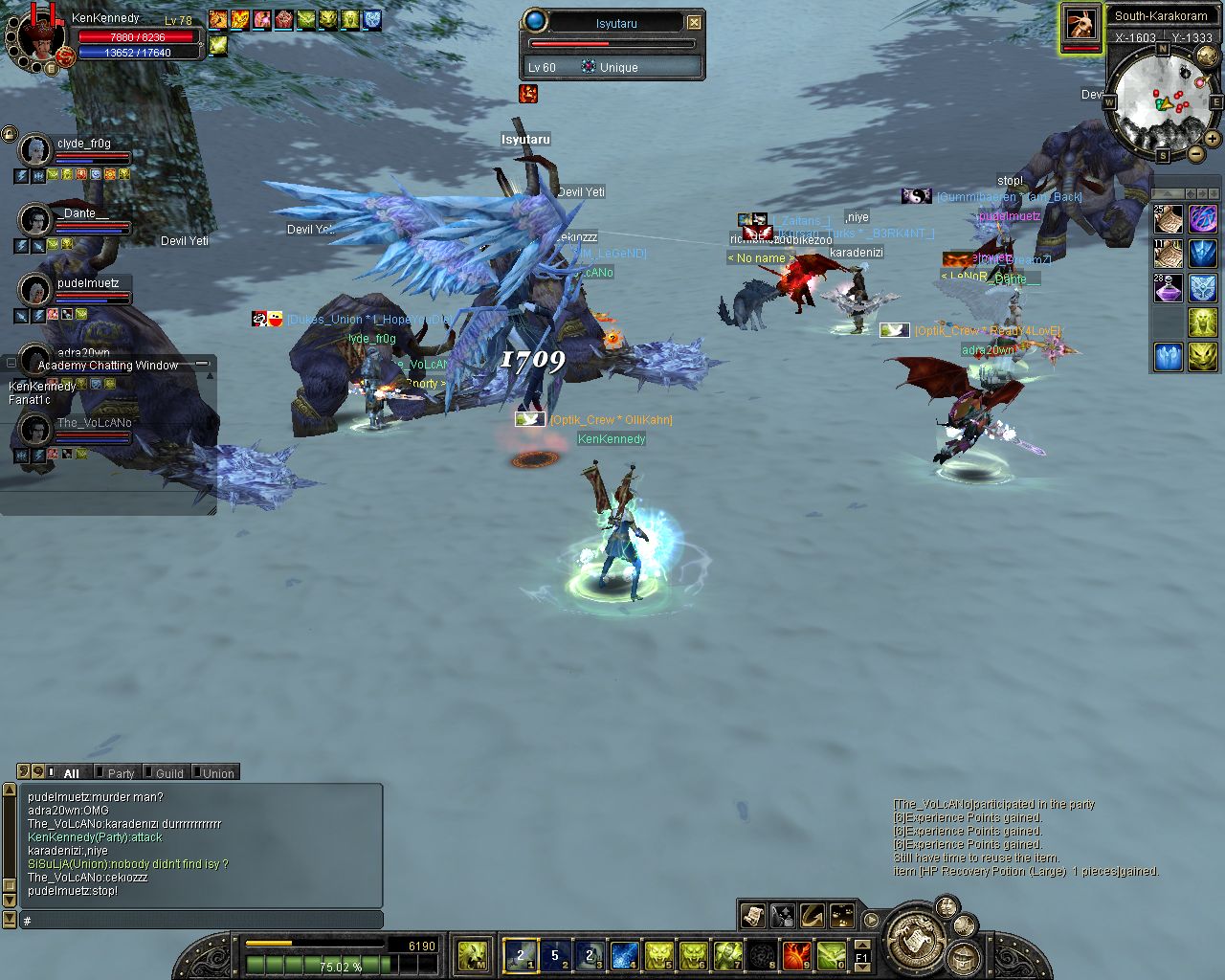The height and width of the screenshot is (980, 1225).
Task: Select the Union chat tab
Action: pos(216,773)
